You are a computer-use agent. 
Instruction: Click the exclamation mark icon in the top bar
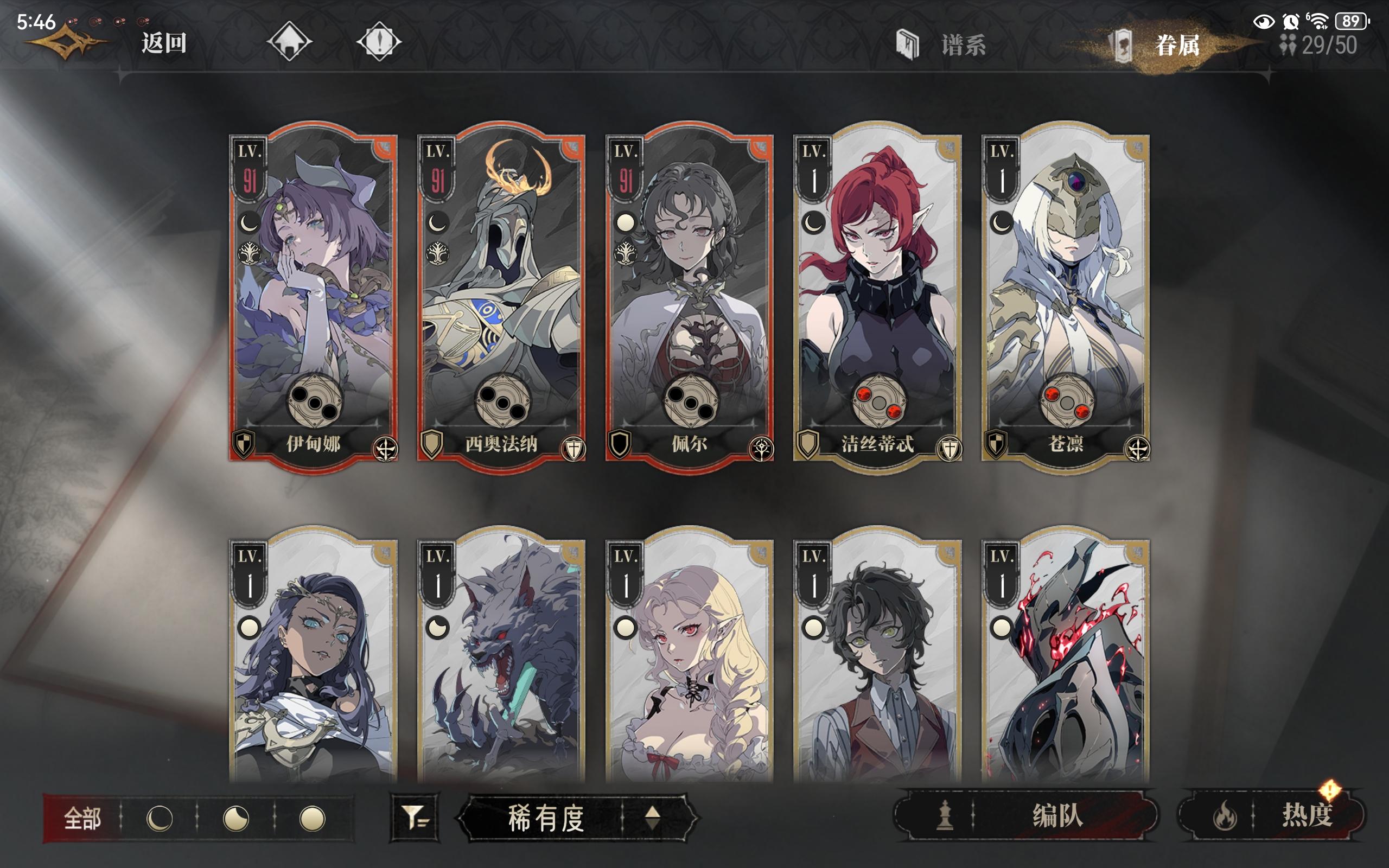pos(379,41)
